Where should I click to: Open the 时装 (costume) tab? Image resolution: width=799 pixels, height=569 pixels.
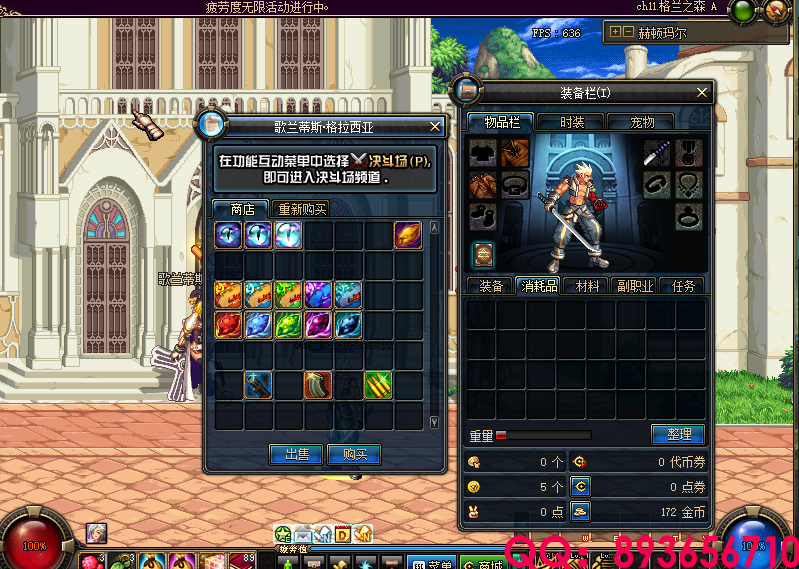click(x=572, y=122)
